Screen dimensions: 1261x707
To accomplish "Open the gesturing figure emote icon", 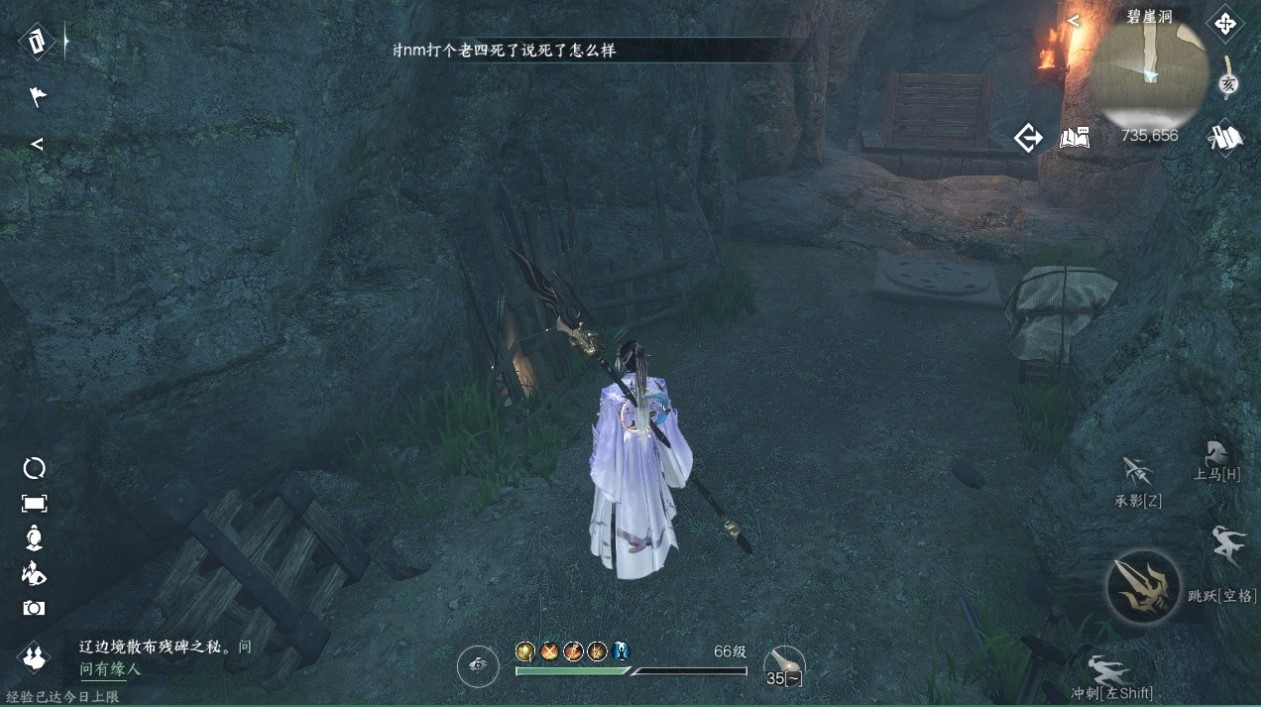I will [34, 573].
